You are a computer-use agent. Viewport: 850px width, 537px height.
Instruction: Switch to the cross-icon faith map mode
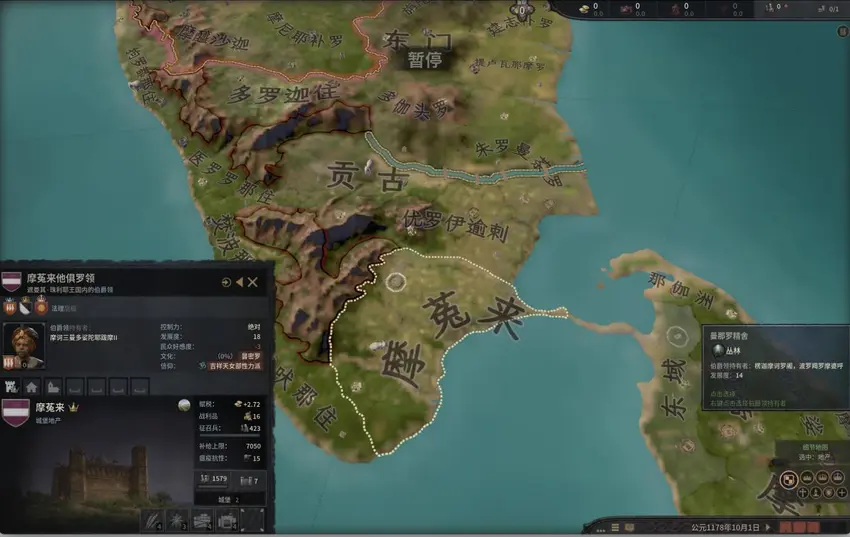click(x=803, y=493)
